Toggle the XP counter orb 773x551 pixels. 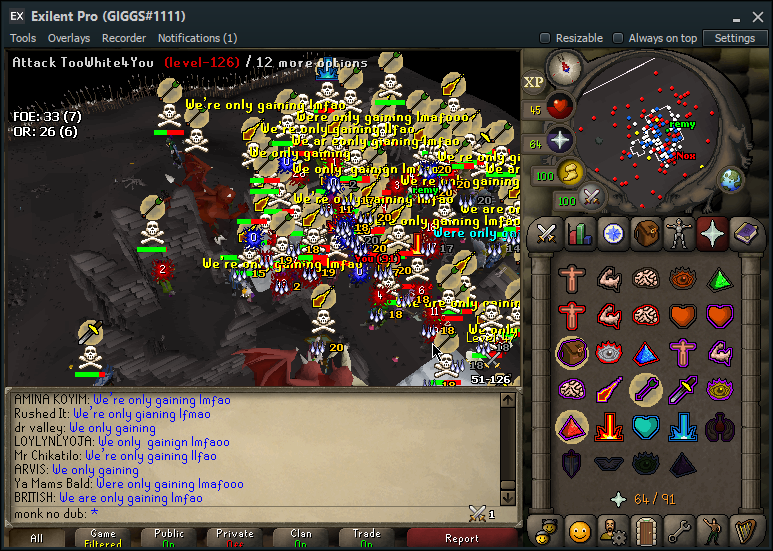(x=533, y=82)
